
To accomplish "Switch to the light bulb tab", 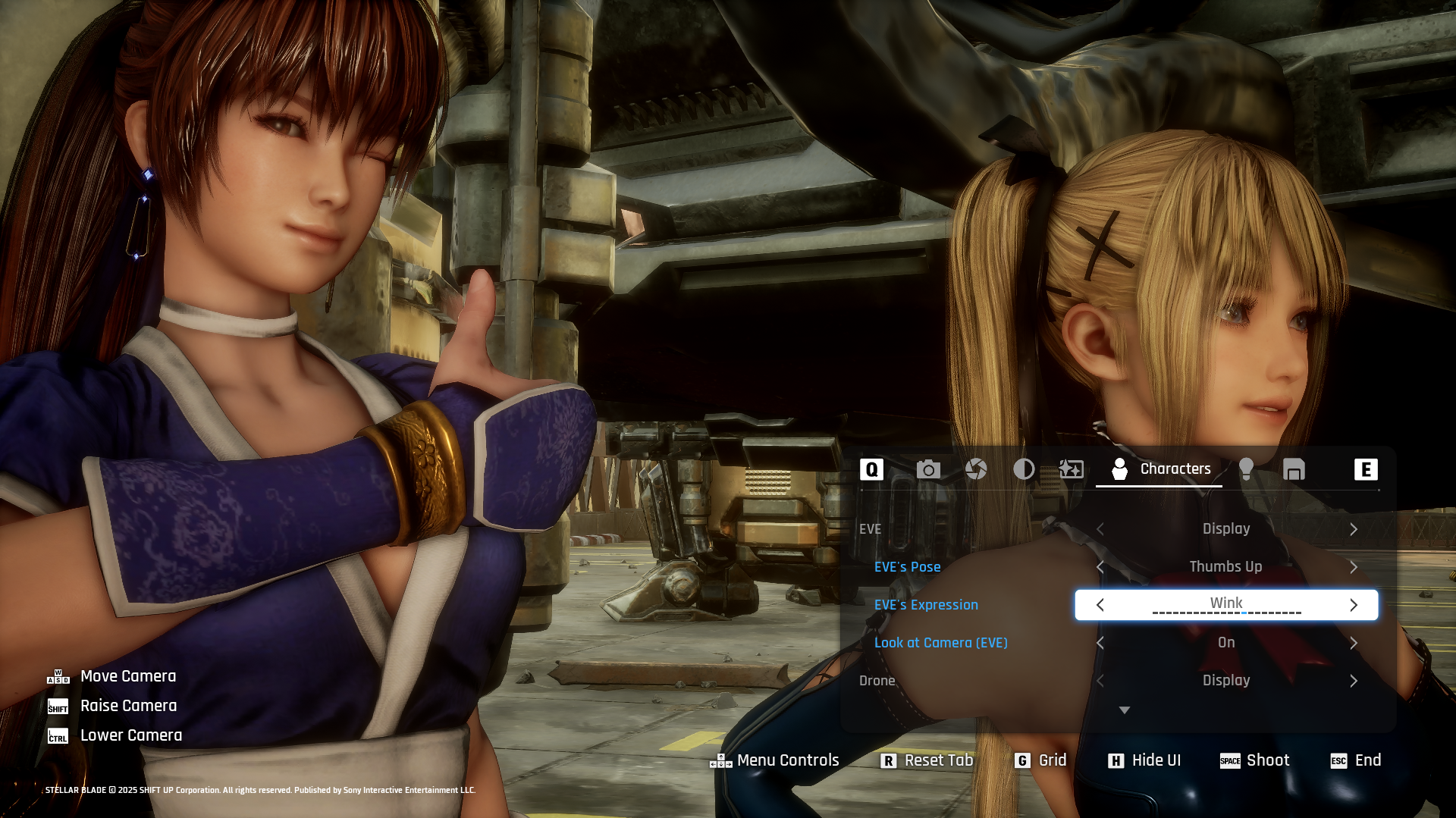I will tap(1246, 469).
